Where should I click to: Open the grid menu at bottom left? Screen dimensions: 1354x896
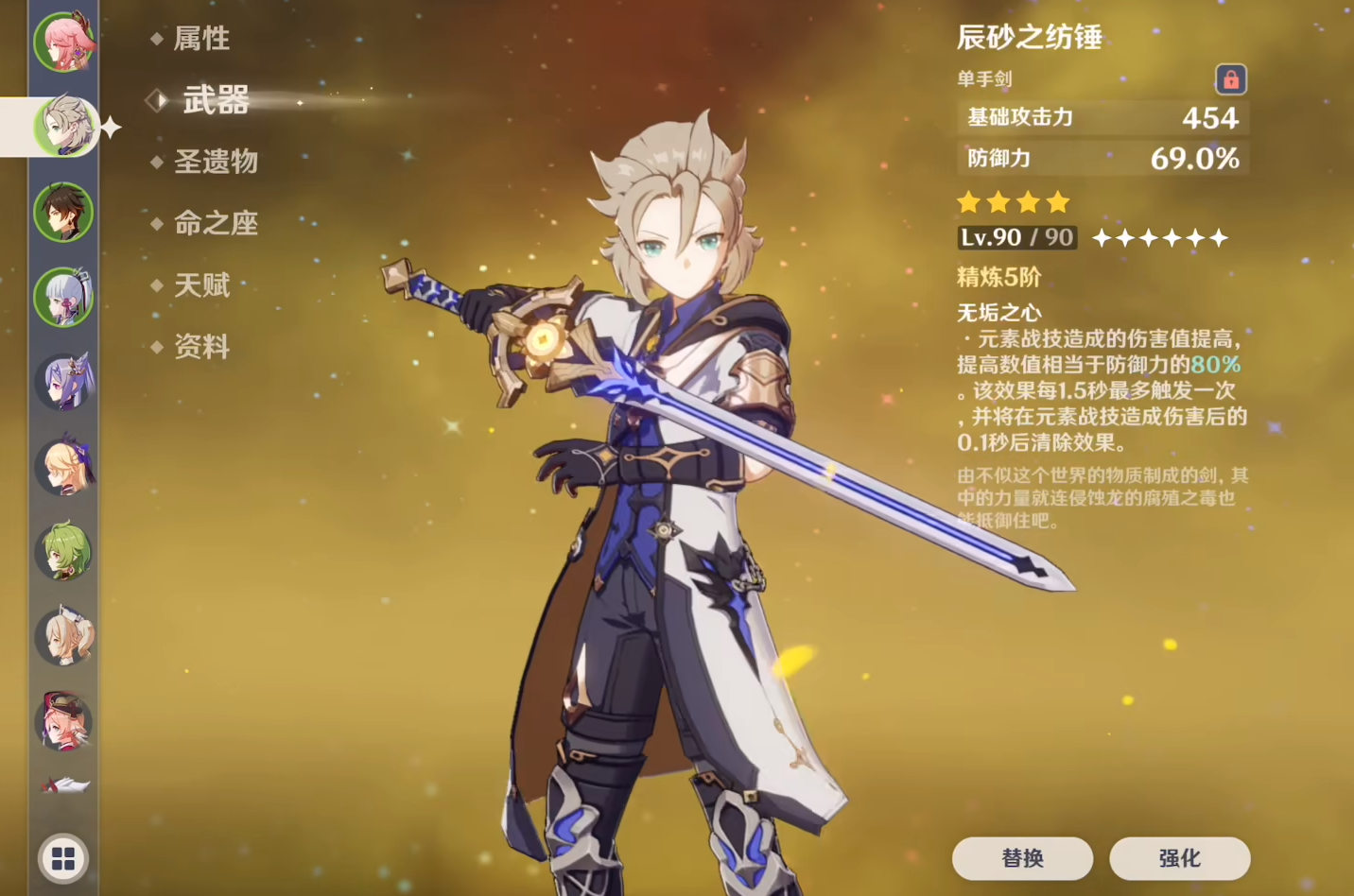pyautogui.click(x=63, y=859)
